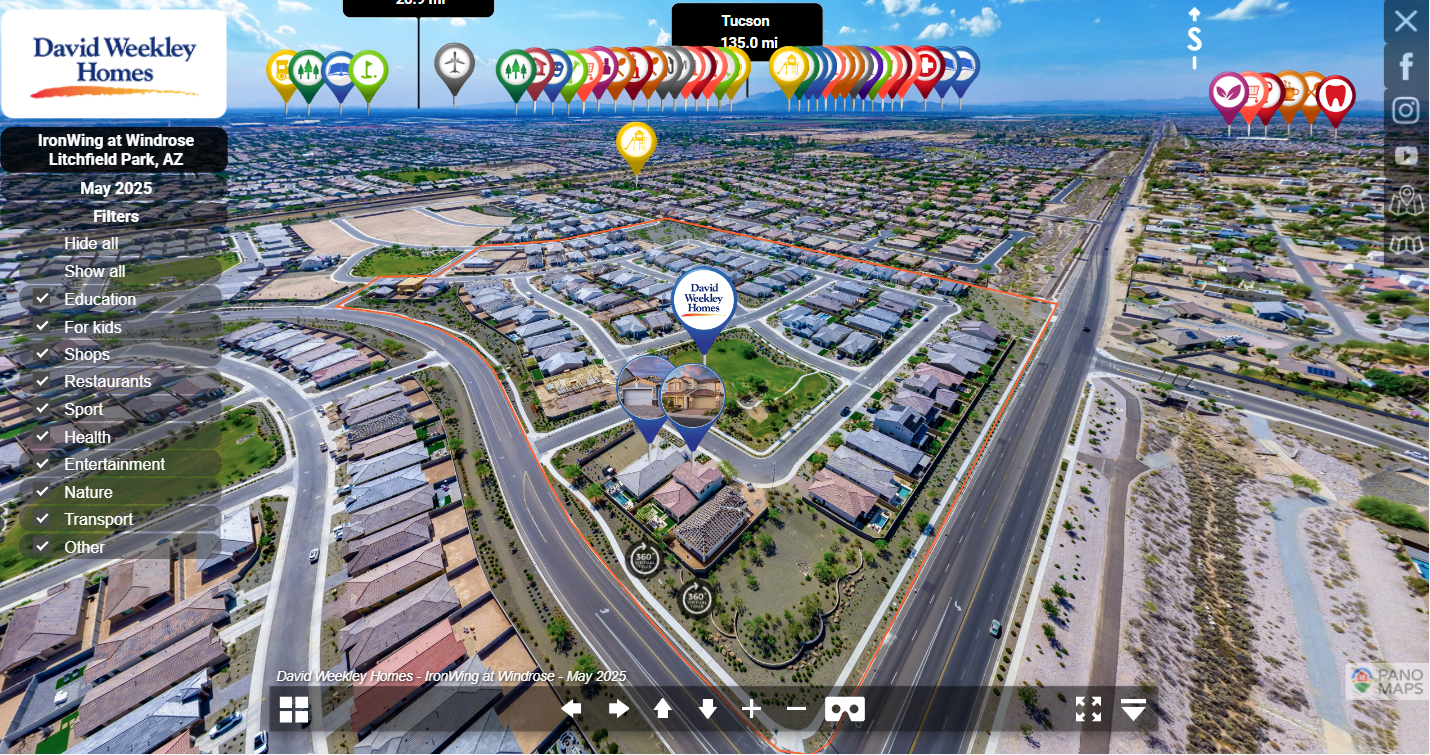Close the side panel with the X

tap(1406, 21)
